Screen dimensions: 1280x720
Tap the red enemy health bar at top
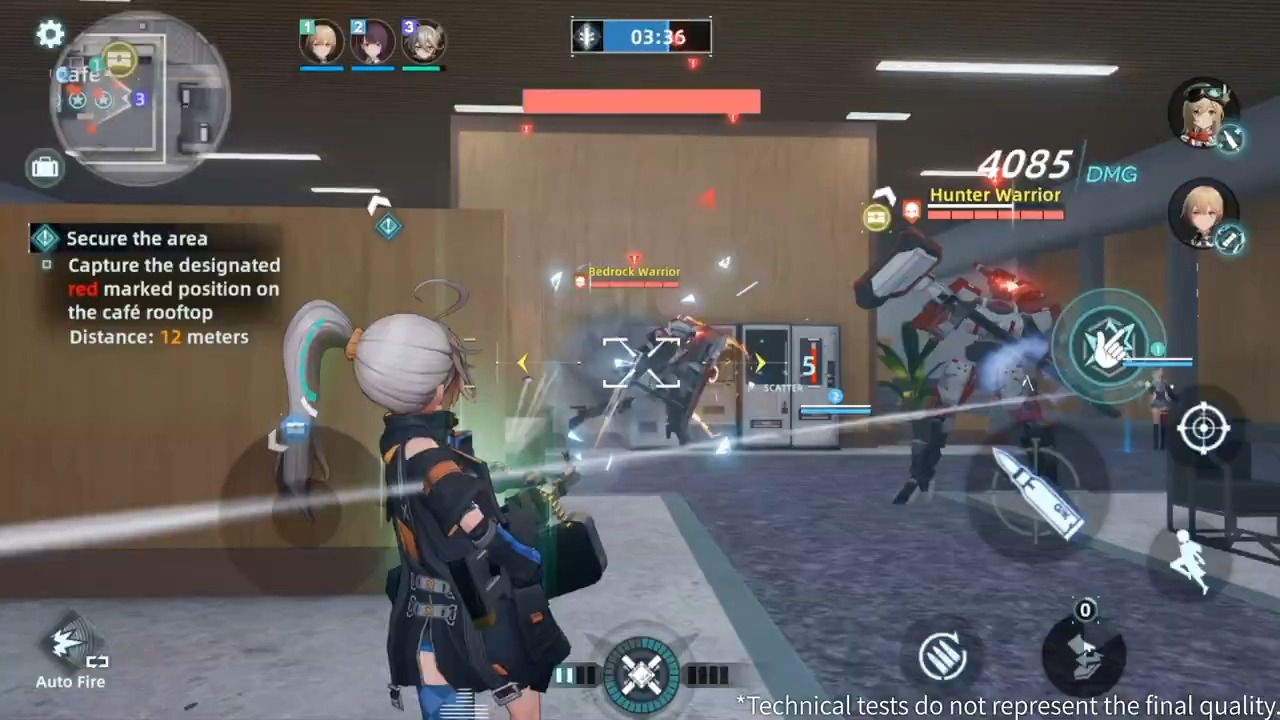tap(640, 101)
